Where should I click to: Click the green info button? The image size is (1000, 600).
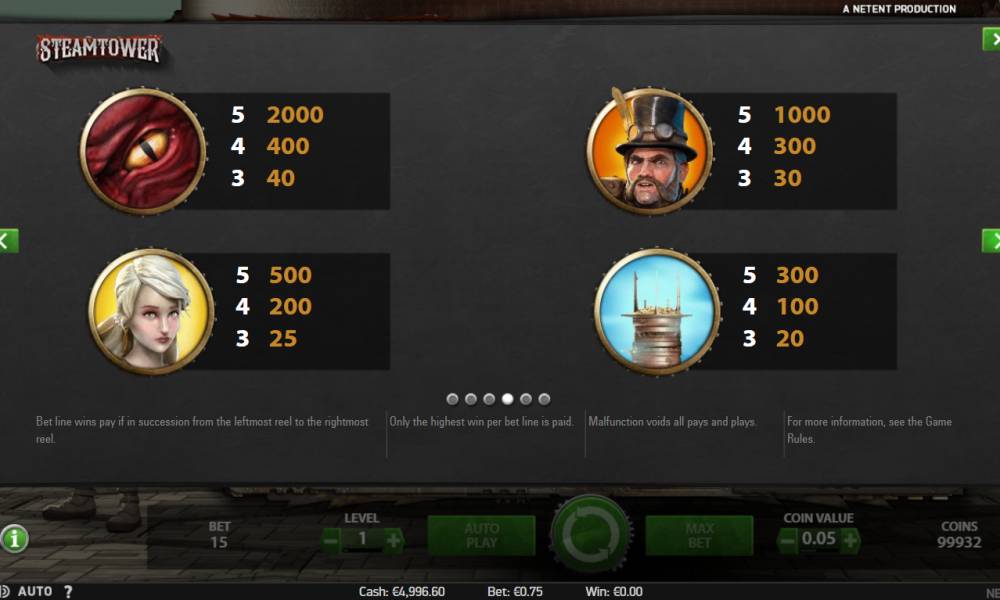pyautogui.click(x=14, y=539)
